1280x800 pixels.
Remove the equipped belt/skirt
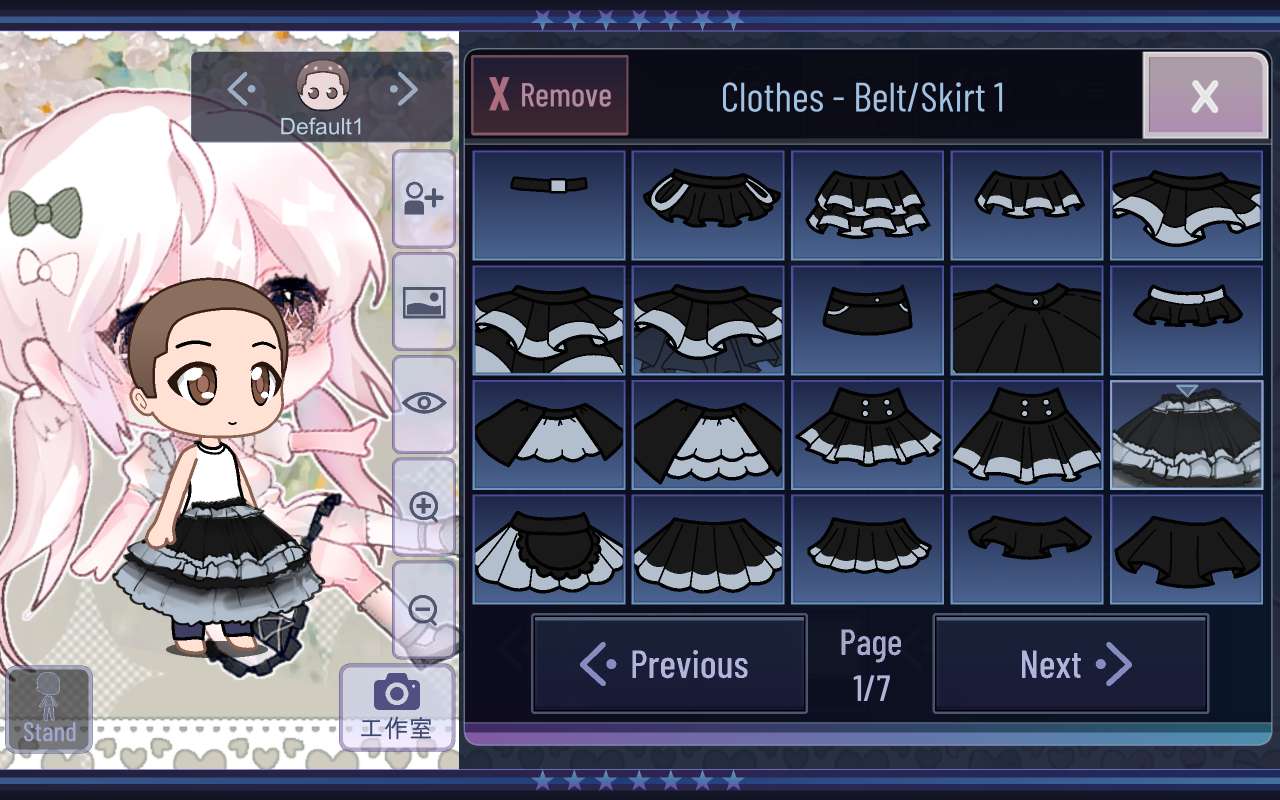tap(550, 96)
